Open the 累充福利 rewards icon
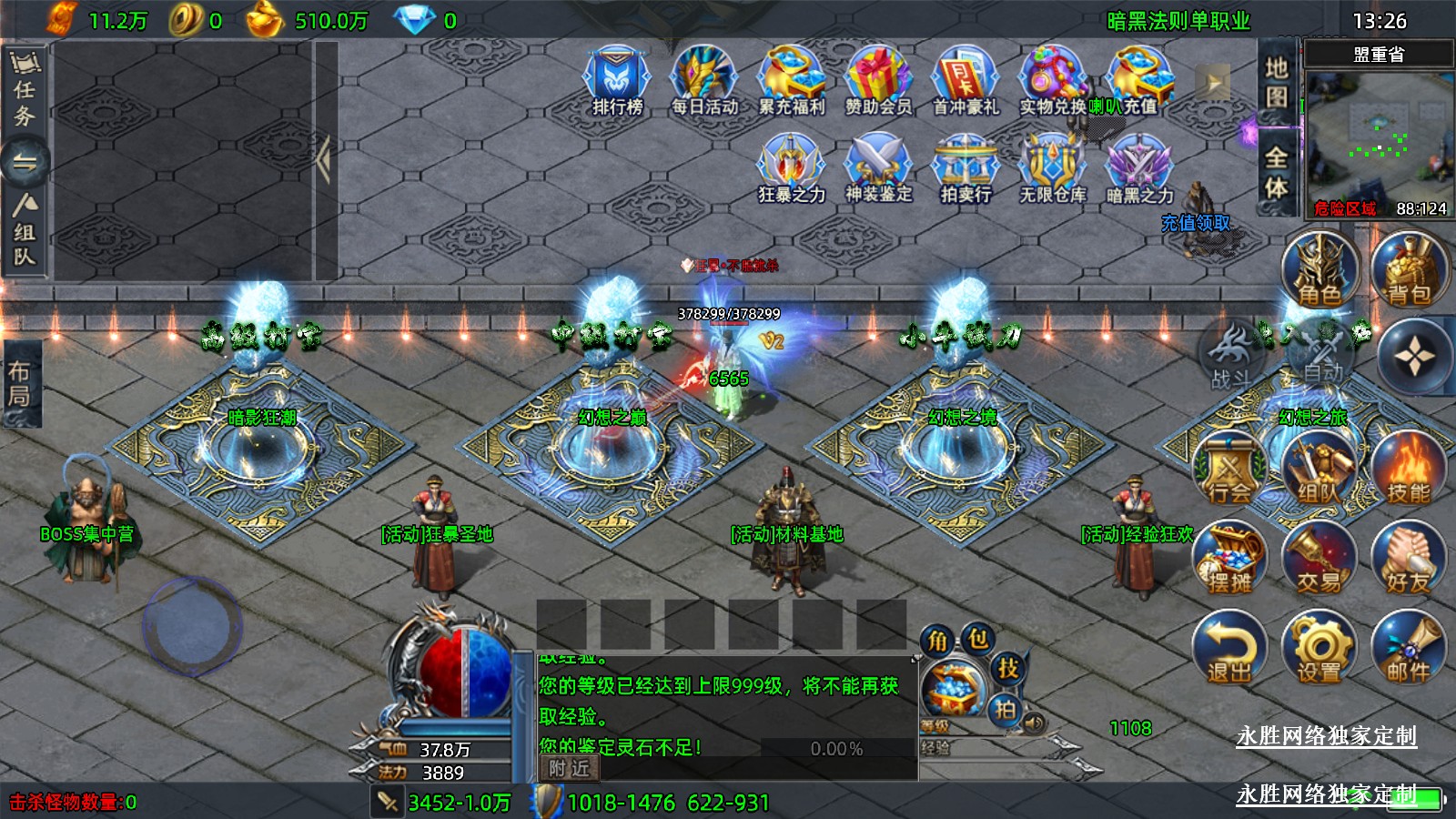The height and width of the screenshot is (819, 1456). coord(792,80)
